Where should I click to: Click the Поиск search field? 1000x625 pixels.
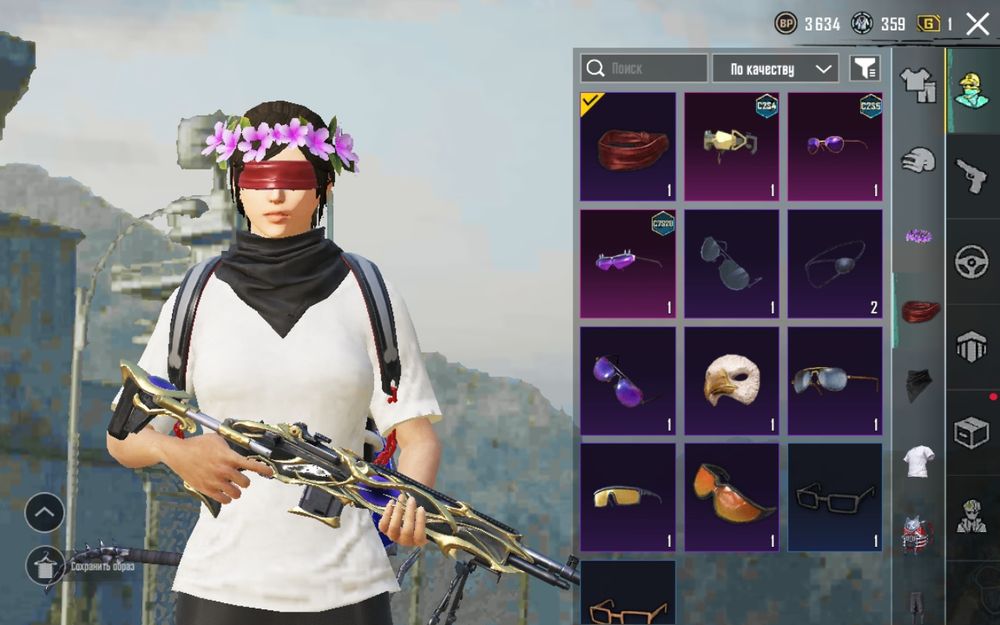pyautogui.click(x=644, y=68)
